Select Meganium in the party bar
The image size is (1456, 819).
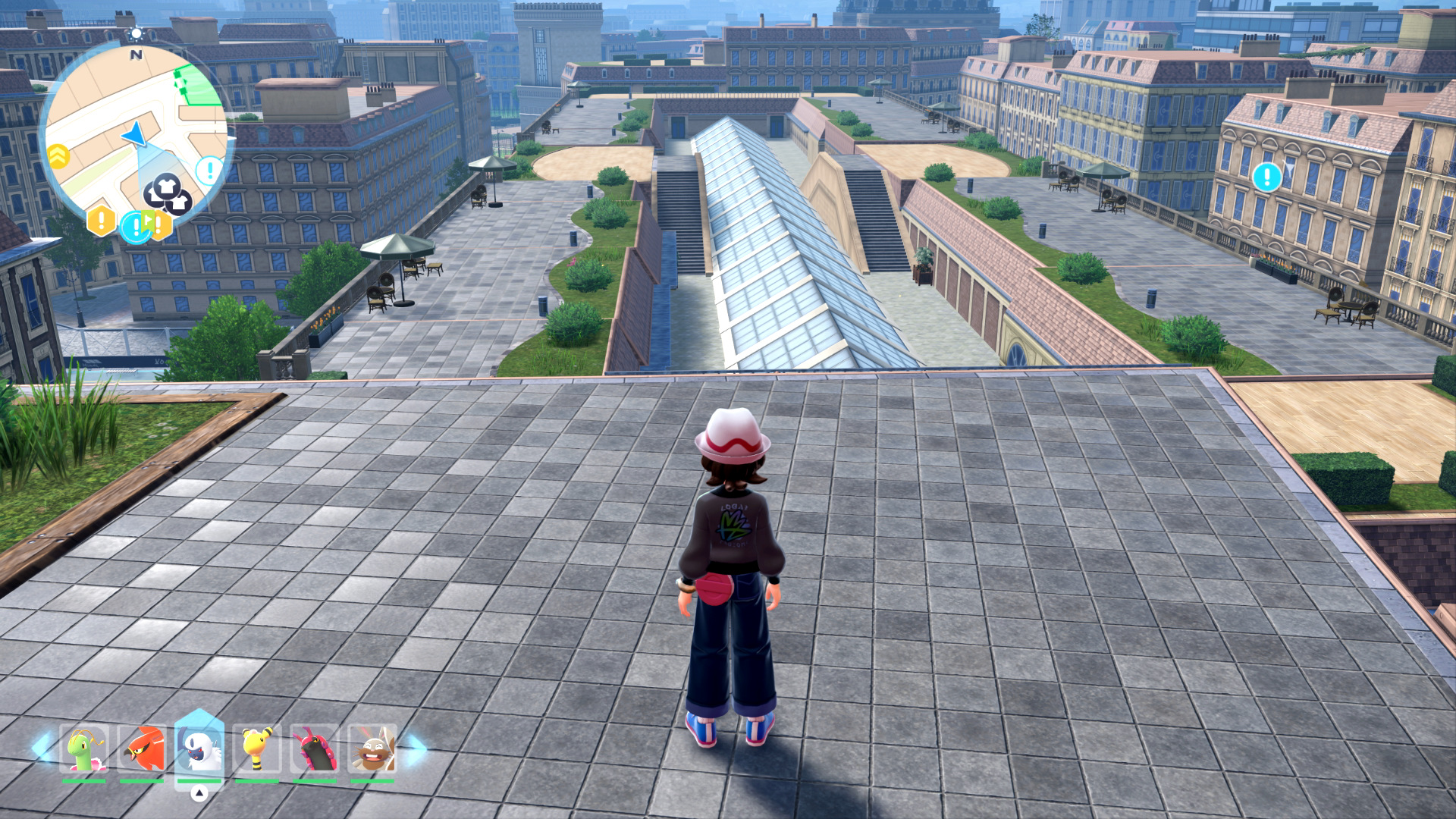83,748
